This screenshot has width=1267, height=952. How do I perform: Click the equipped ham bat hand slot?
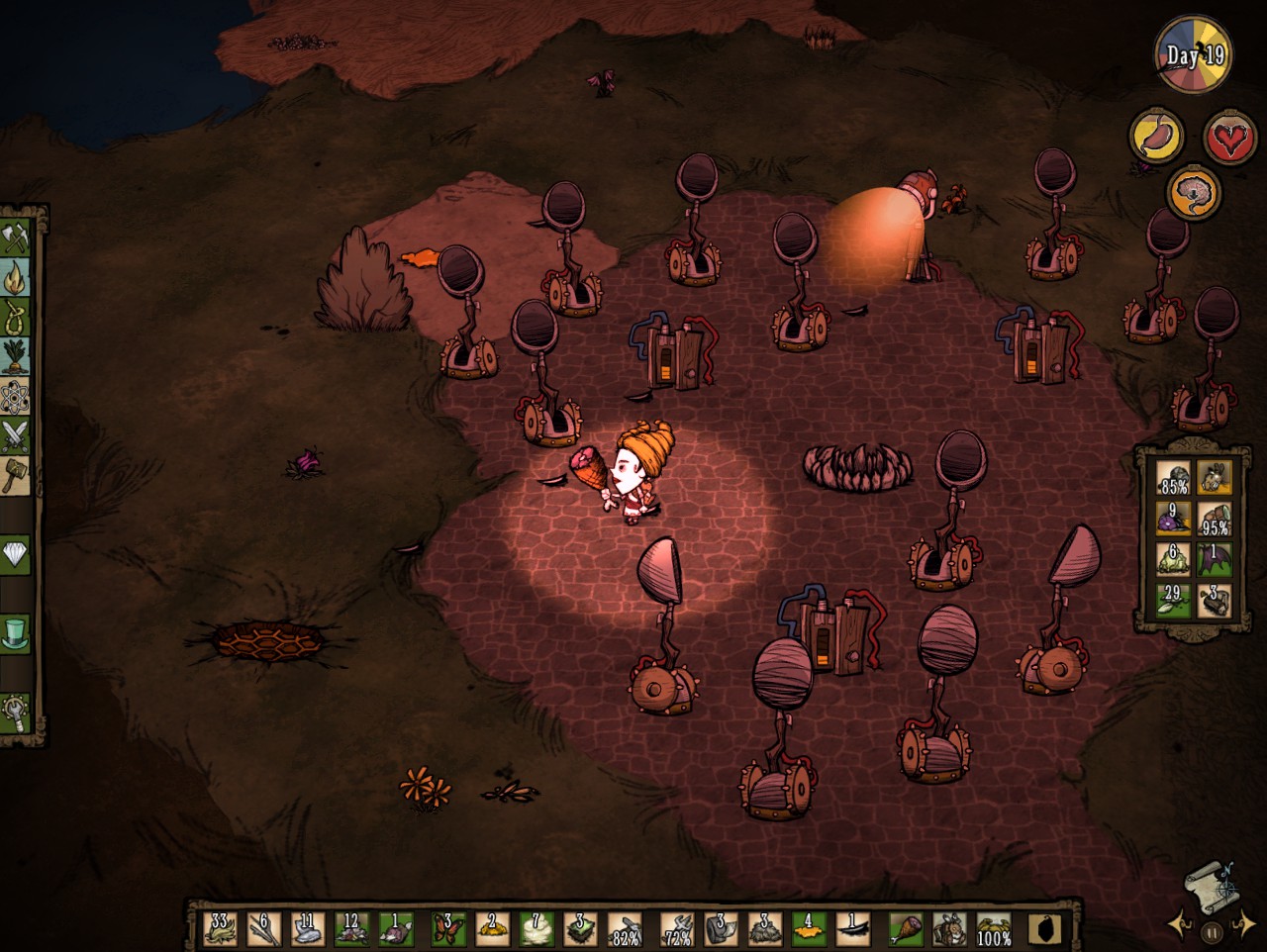coord(906,929)
